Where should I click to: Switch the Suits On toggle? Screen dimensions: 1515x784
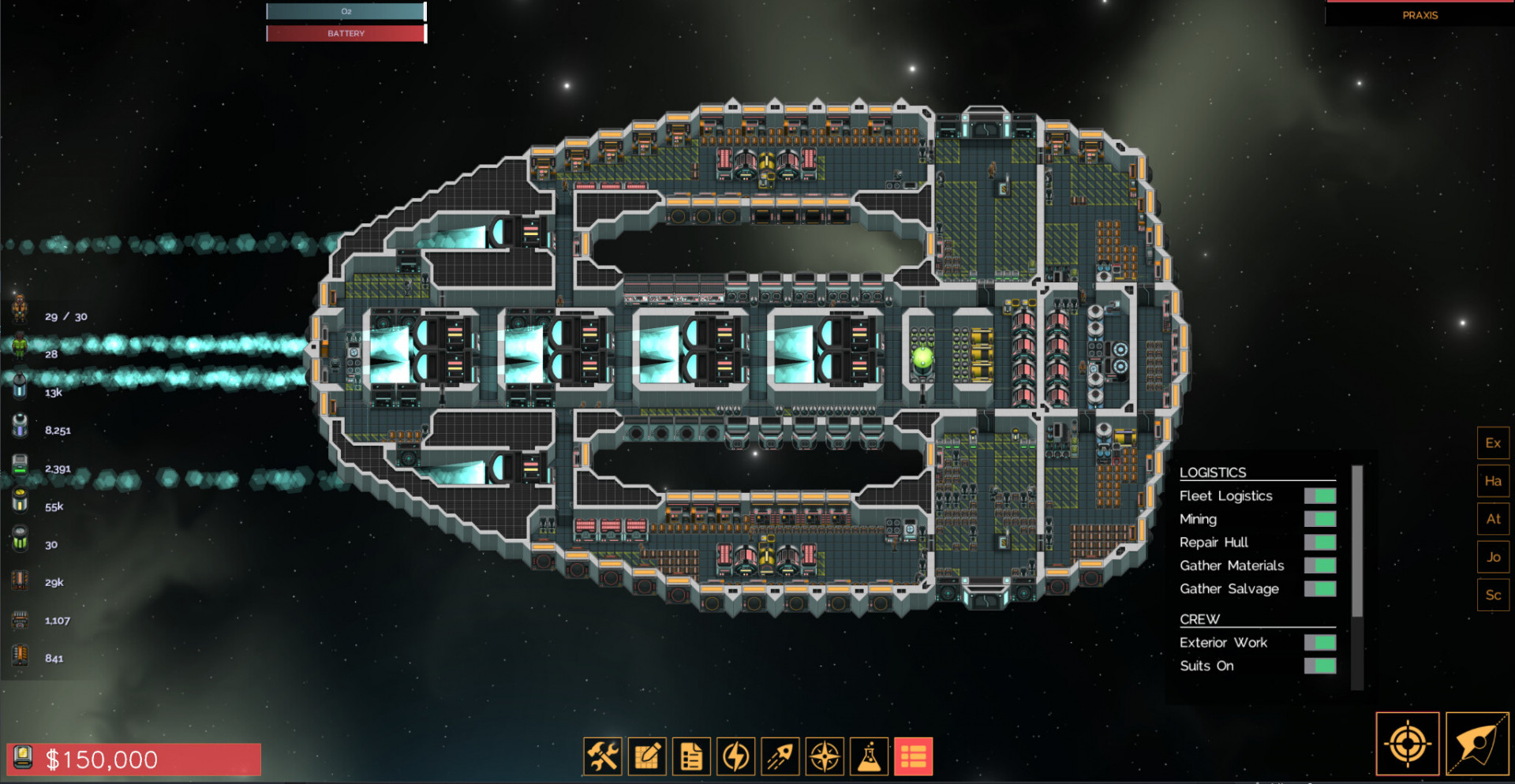click(x=1319, y=666)
